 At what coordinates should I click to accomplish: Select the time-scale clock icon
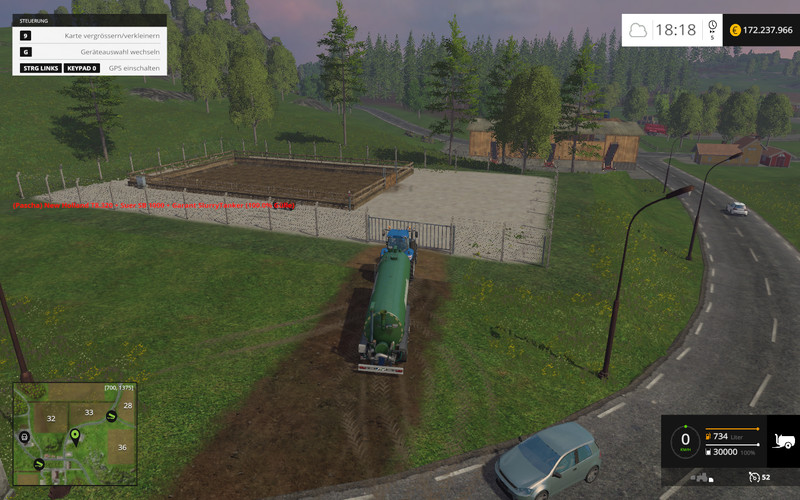pyautogui.click(x=712, y=26)
